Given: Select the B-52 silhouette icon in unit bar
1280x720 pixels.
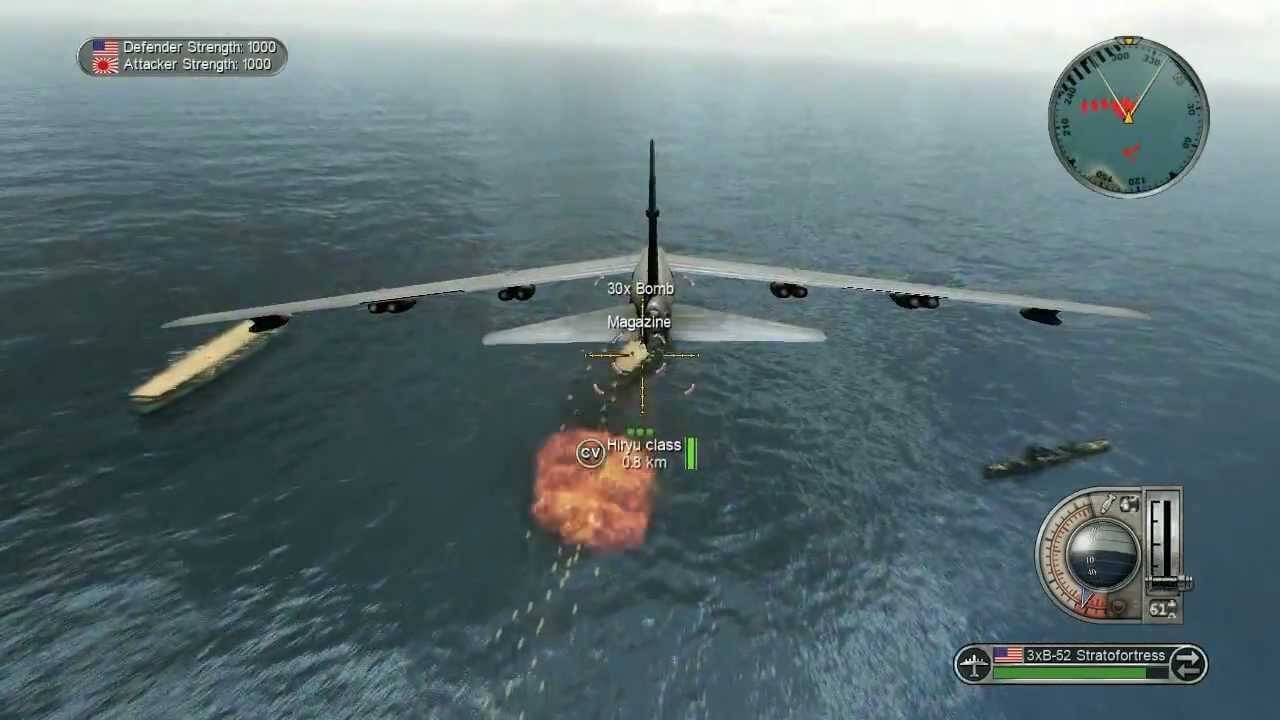Looking at the screenshot, I should (972, 664).
